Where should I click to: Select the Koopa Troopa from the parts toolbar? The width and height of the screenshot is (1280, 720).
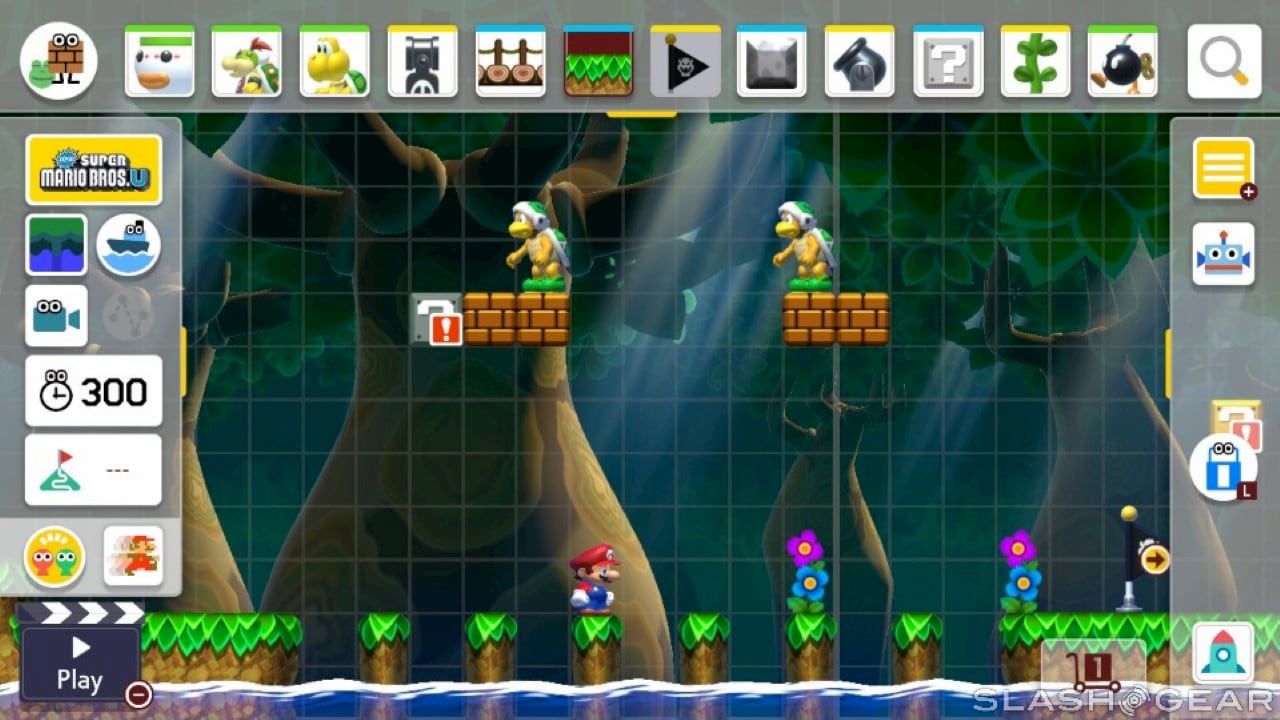click(x=335, y=62)
